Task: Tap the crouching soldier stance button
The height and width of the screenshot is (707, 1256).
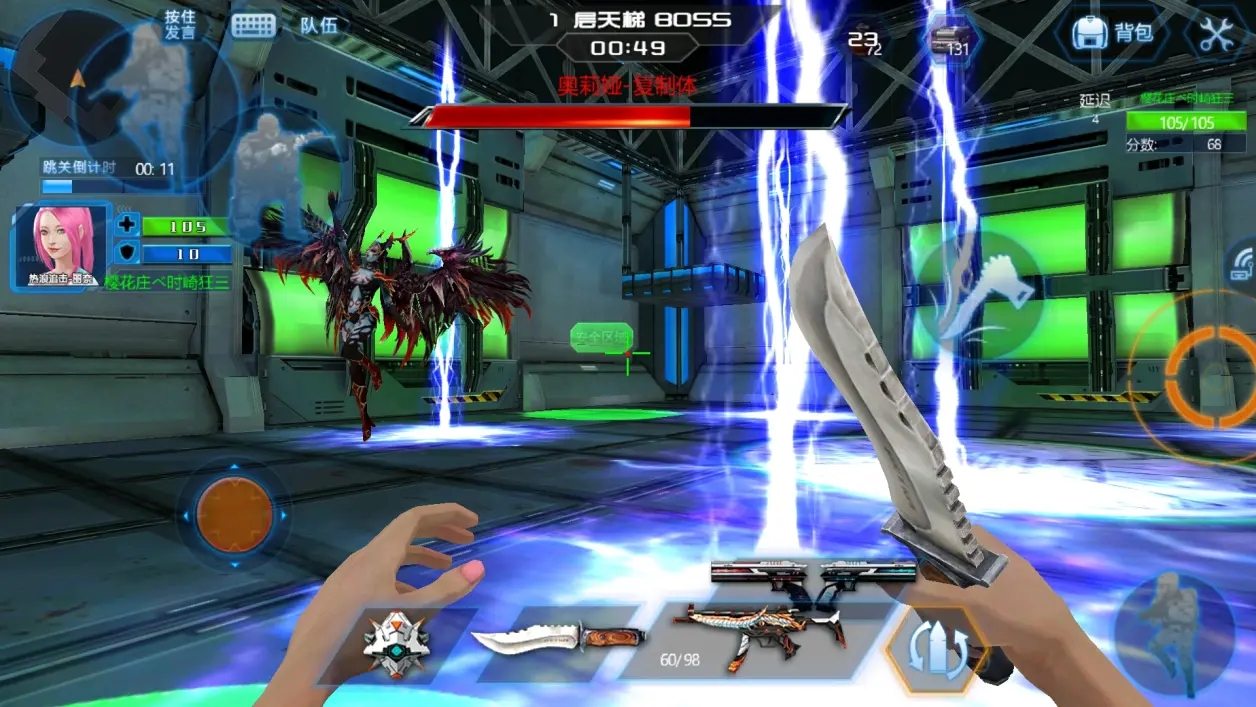Action: (x=1174, y=631)
